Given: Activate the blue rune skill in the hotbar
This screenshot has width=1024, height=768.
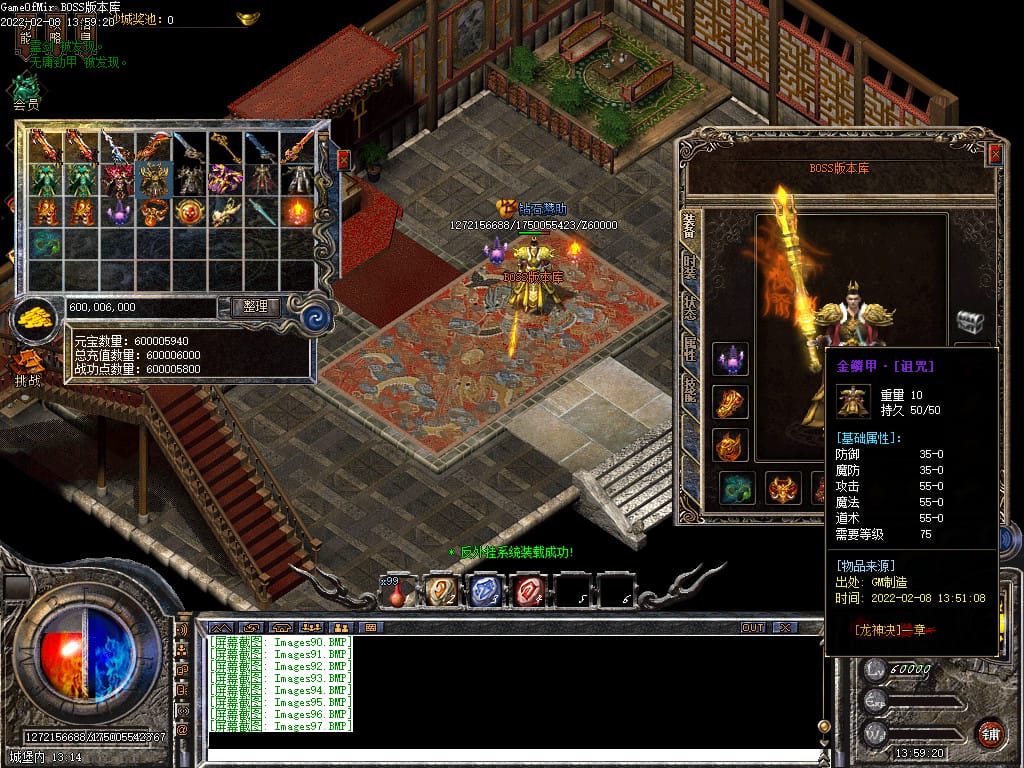Looking at the screenshot, I should pos(485,591).
